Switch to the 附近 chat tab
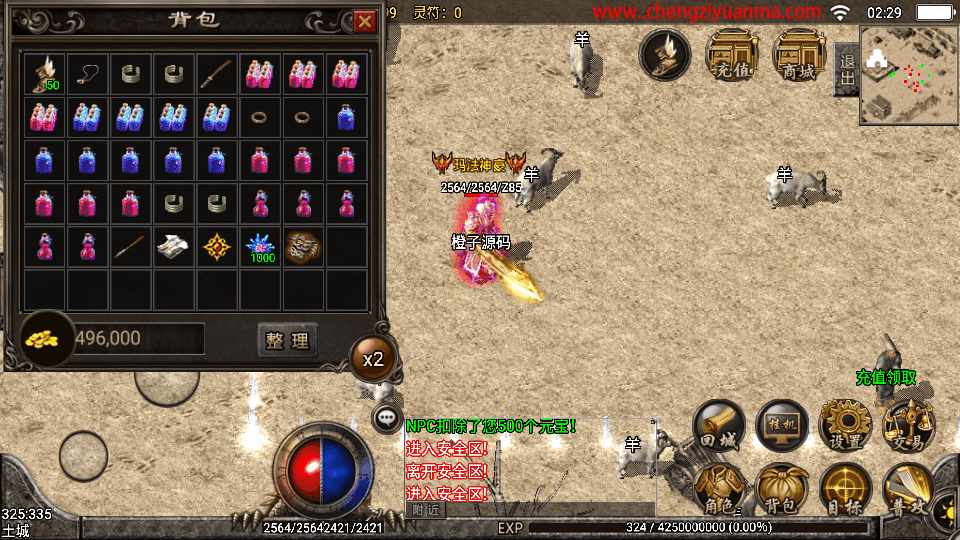 pos(426,509)
